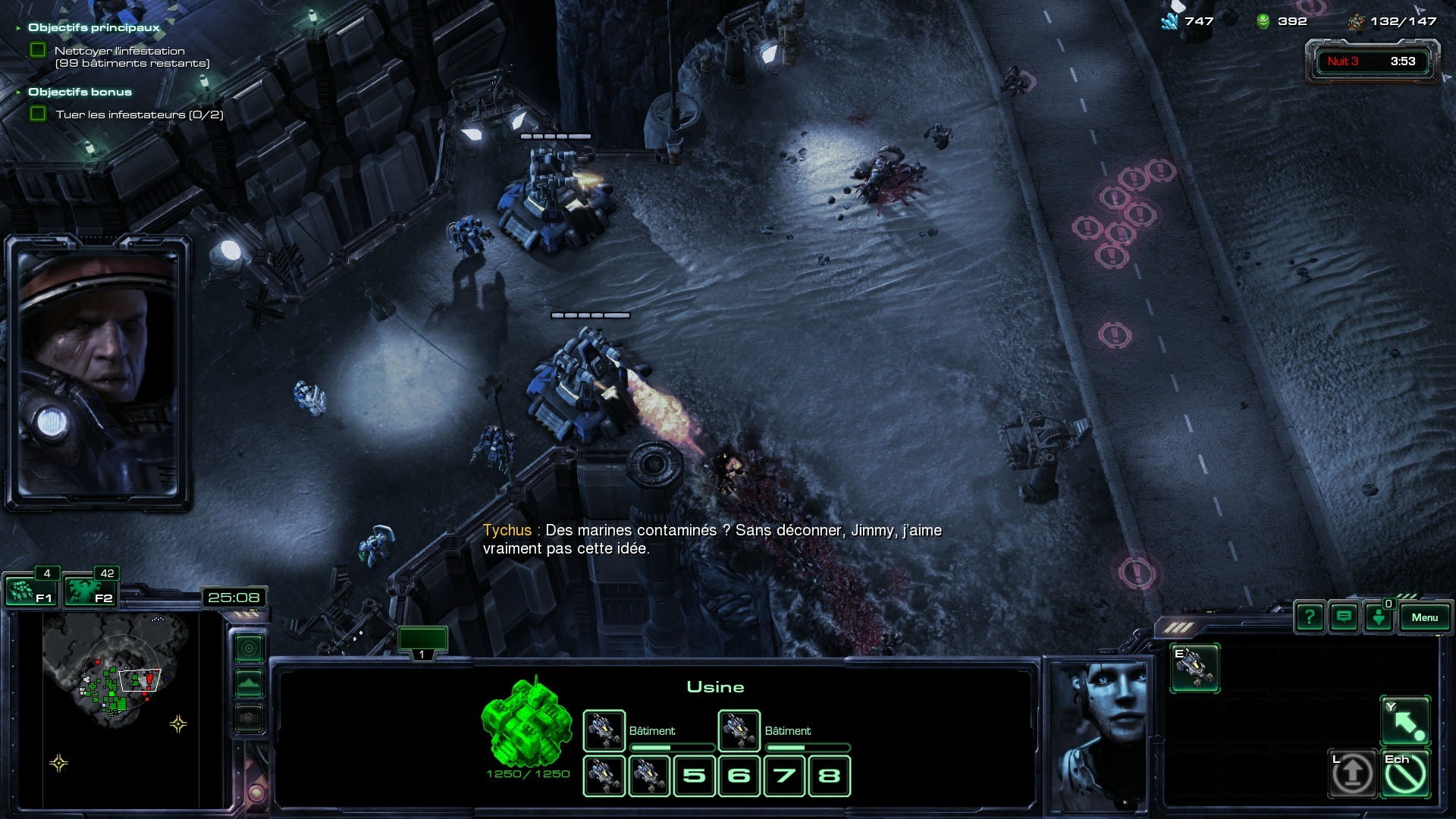Activate the minimap ping signal button

[249, 648]
